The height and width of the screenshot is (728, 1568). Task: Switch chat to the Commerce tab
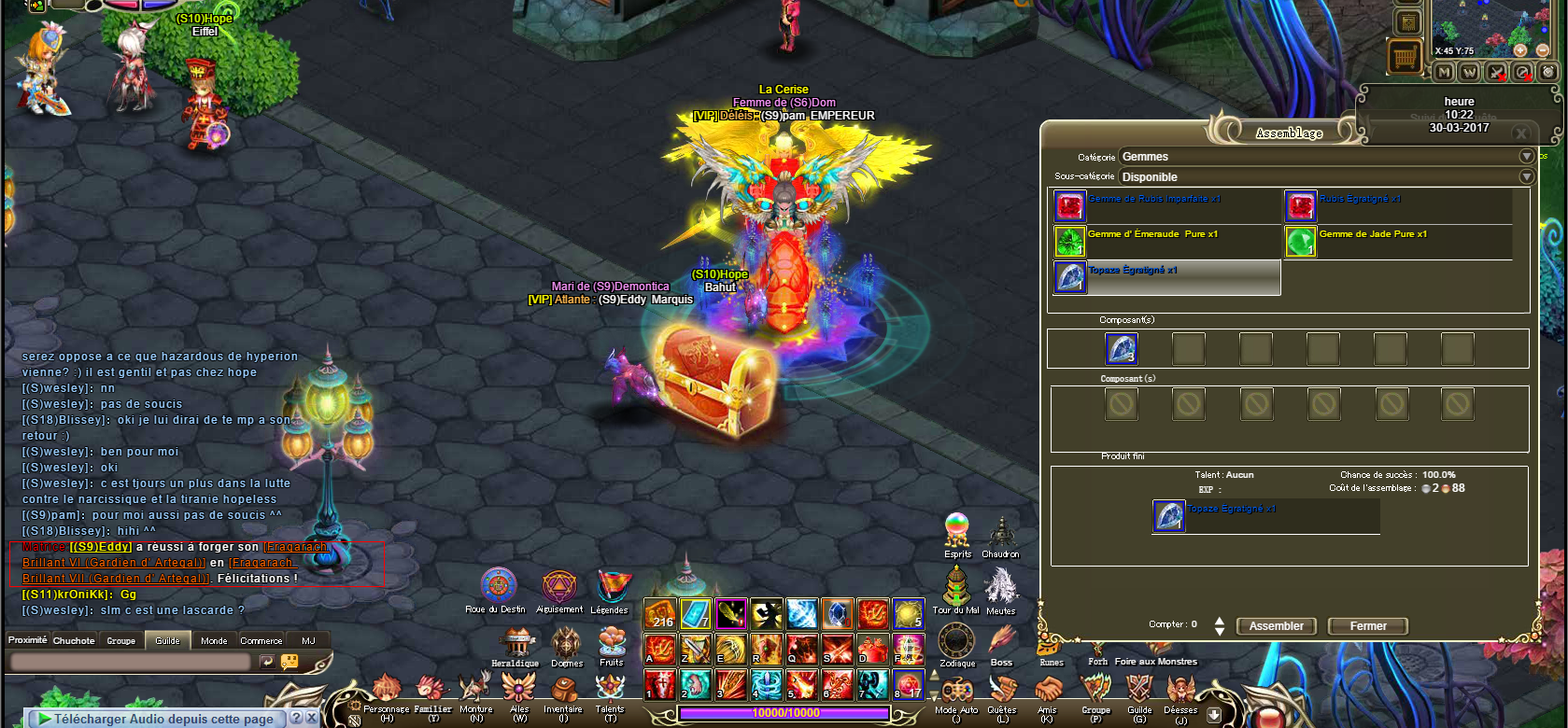point(261,641)
